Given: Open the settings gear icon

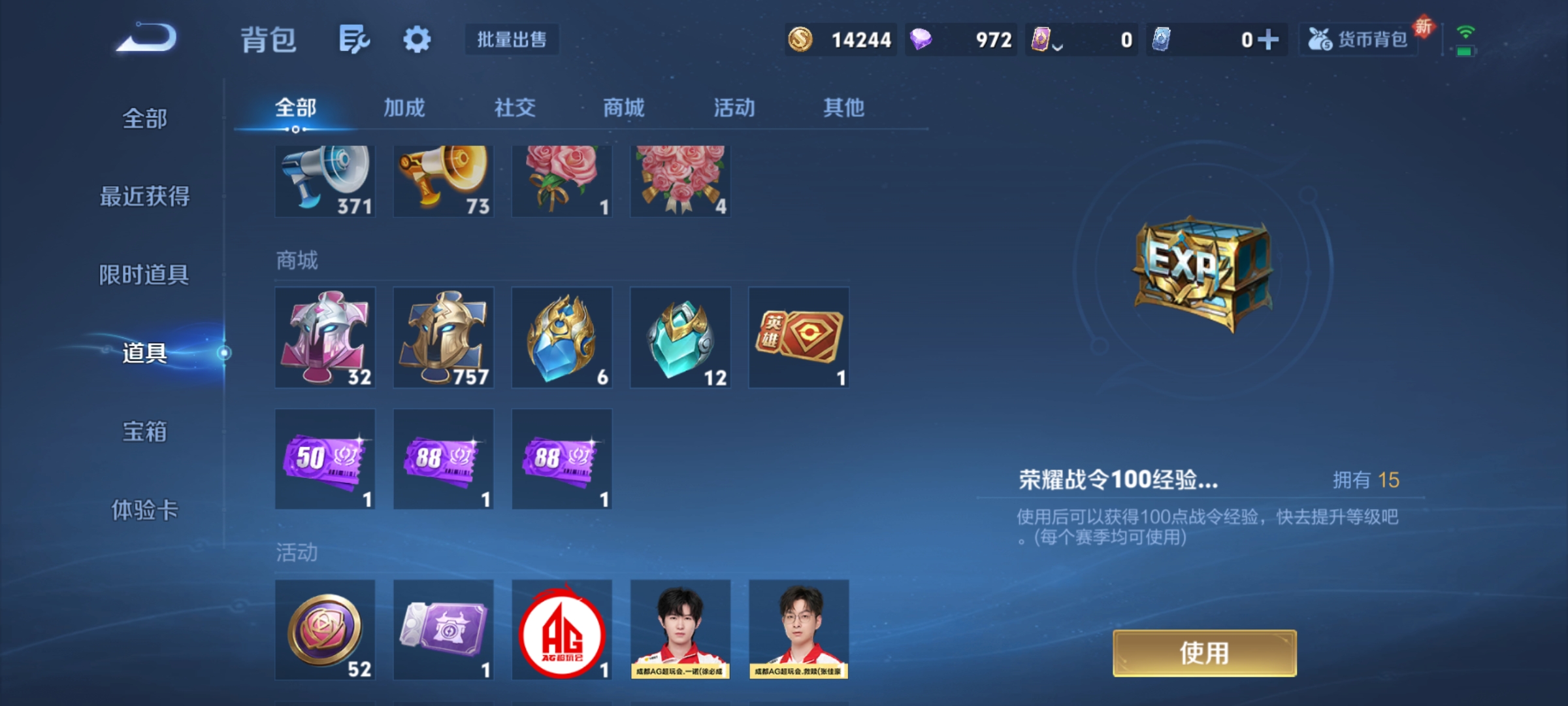Looking at the screenshot, I should 417,39.
